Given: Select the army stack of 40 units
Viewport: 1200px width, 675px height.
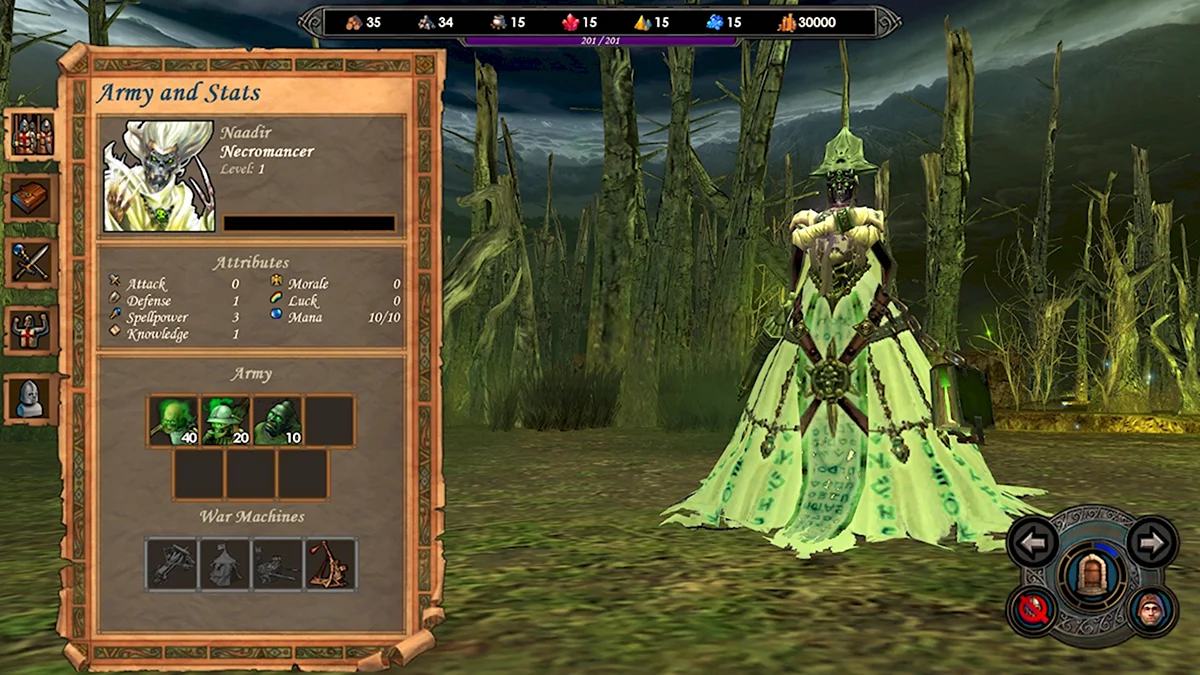Looking at the screenshot, I should pos(174,420).
